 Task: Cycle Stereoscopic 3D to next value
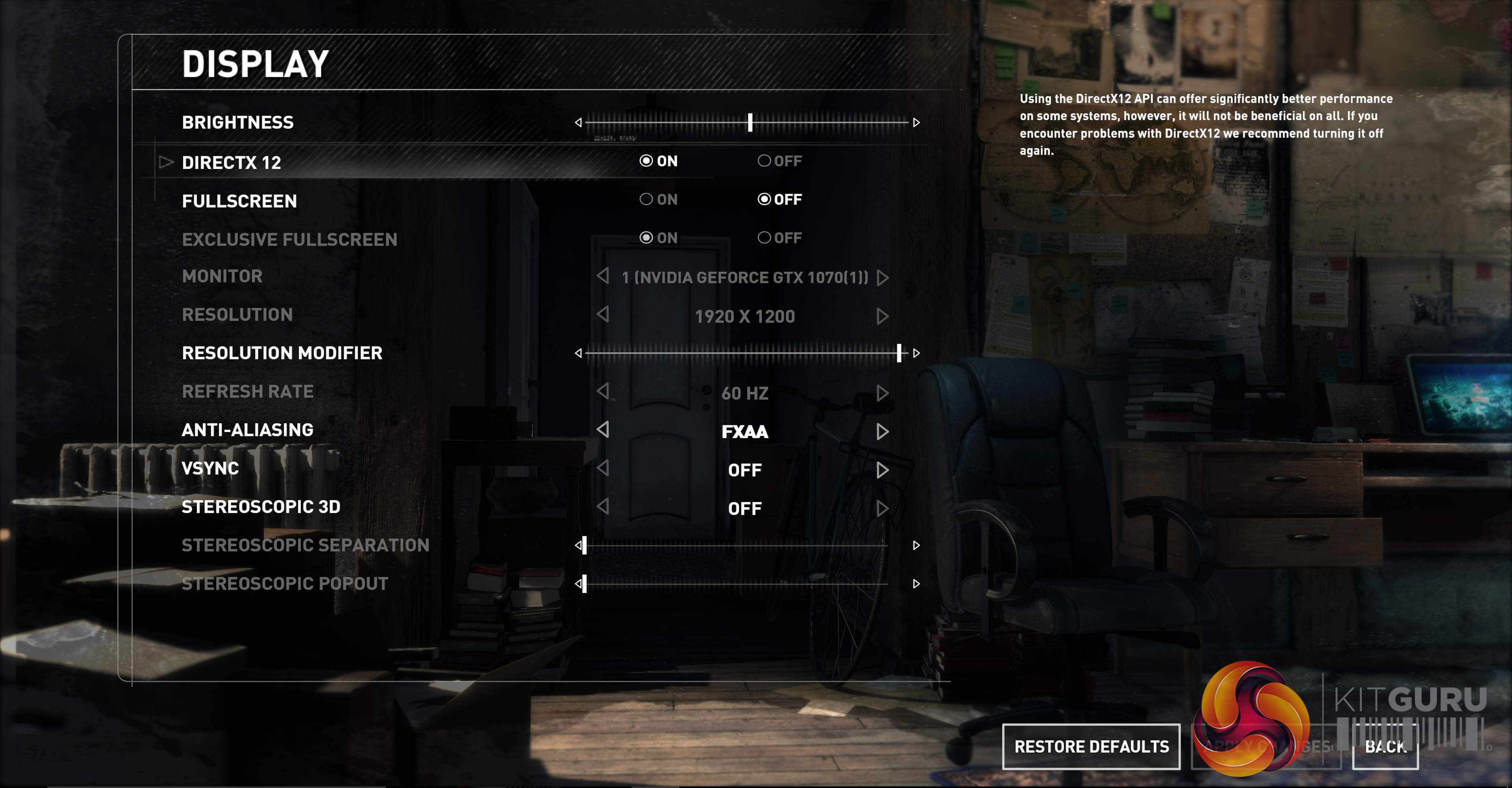pos(882,508)
